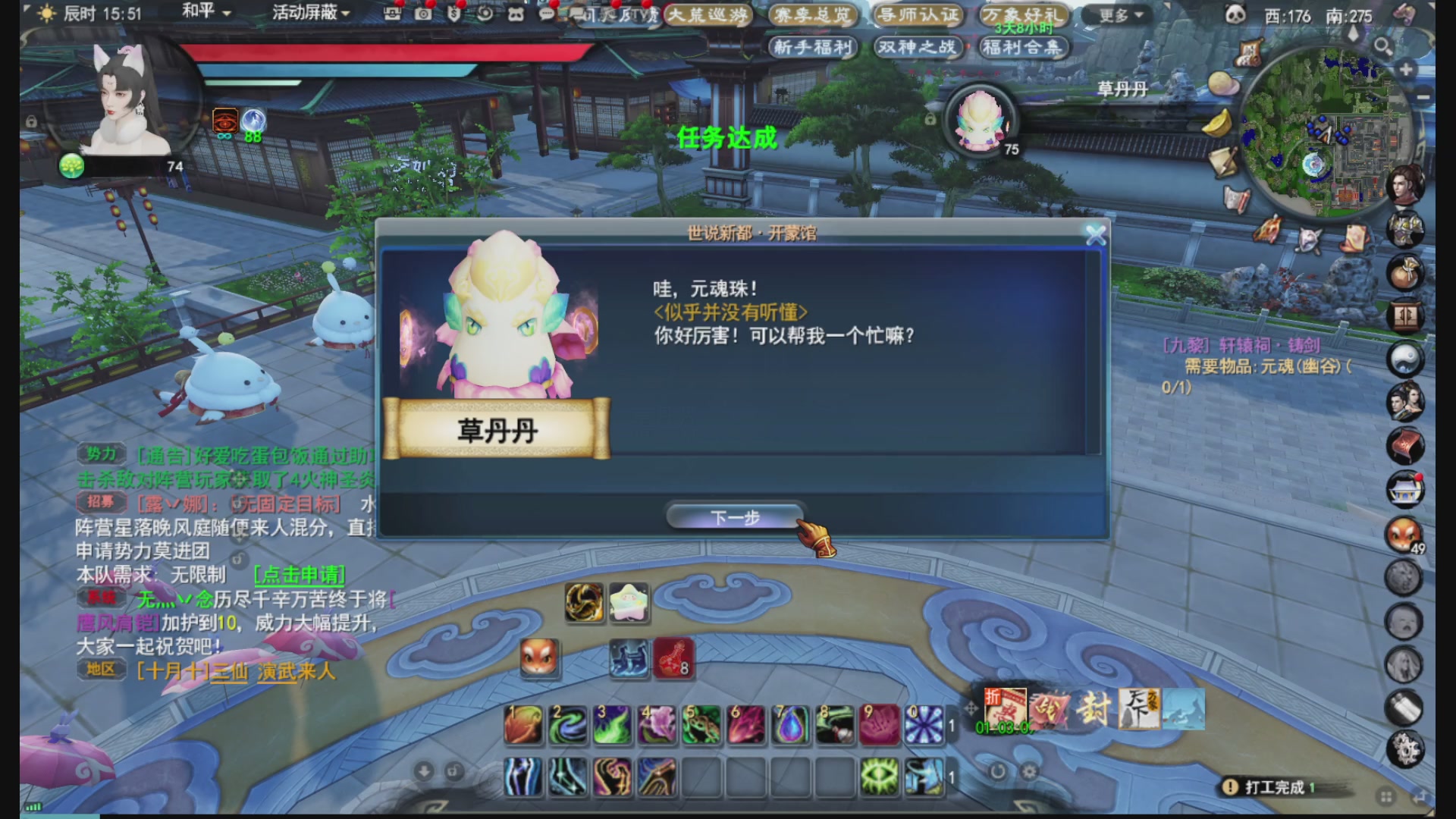Toggle 活动屏蔽 on the top bar
1456x819 pixels.
click(303, 13)
